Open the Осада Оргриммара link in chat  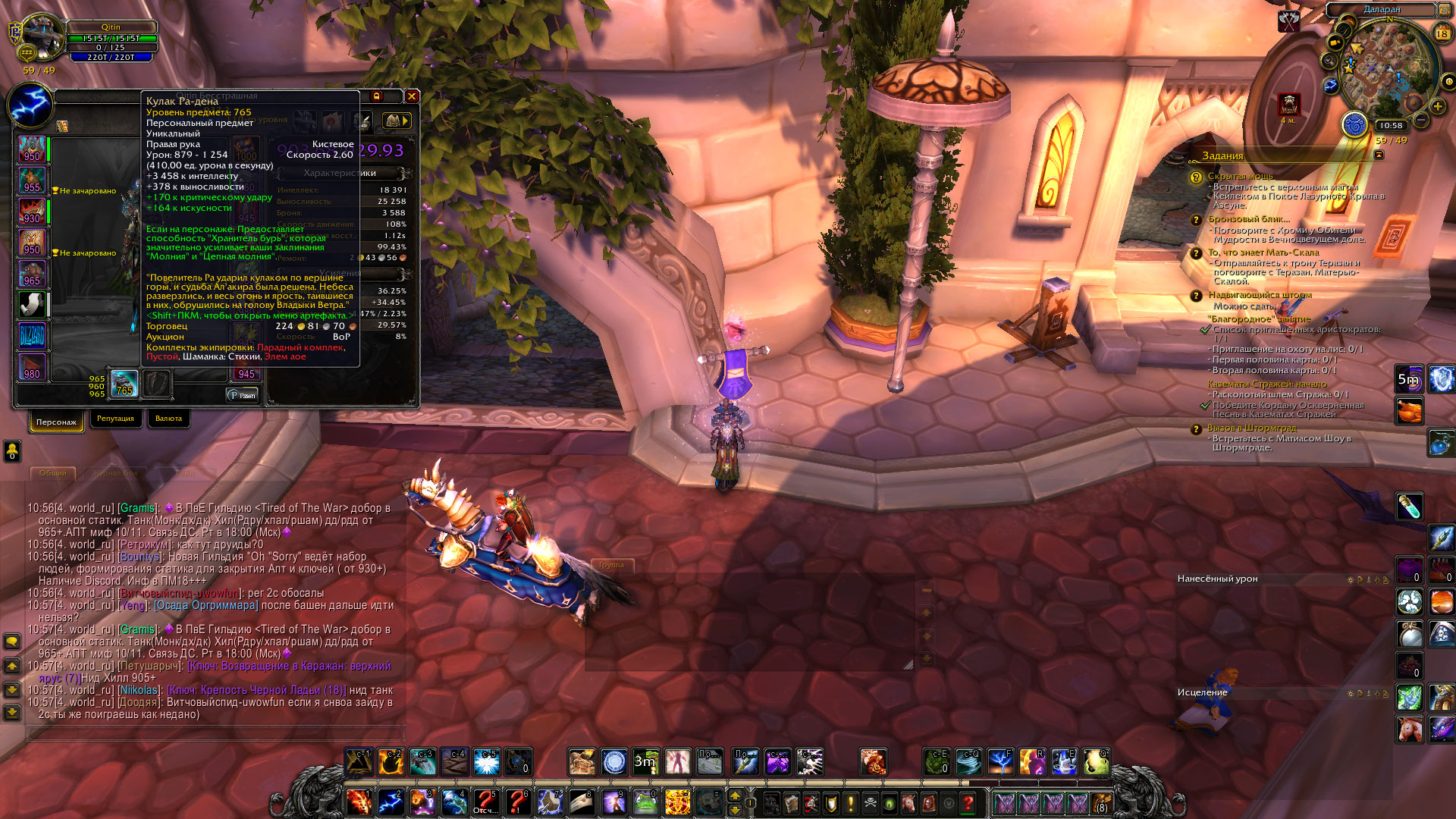coord(206,605)
